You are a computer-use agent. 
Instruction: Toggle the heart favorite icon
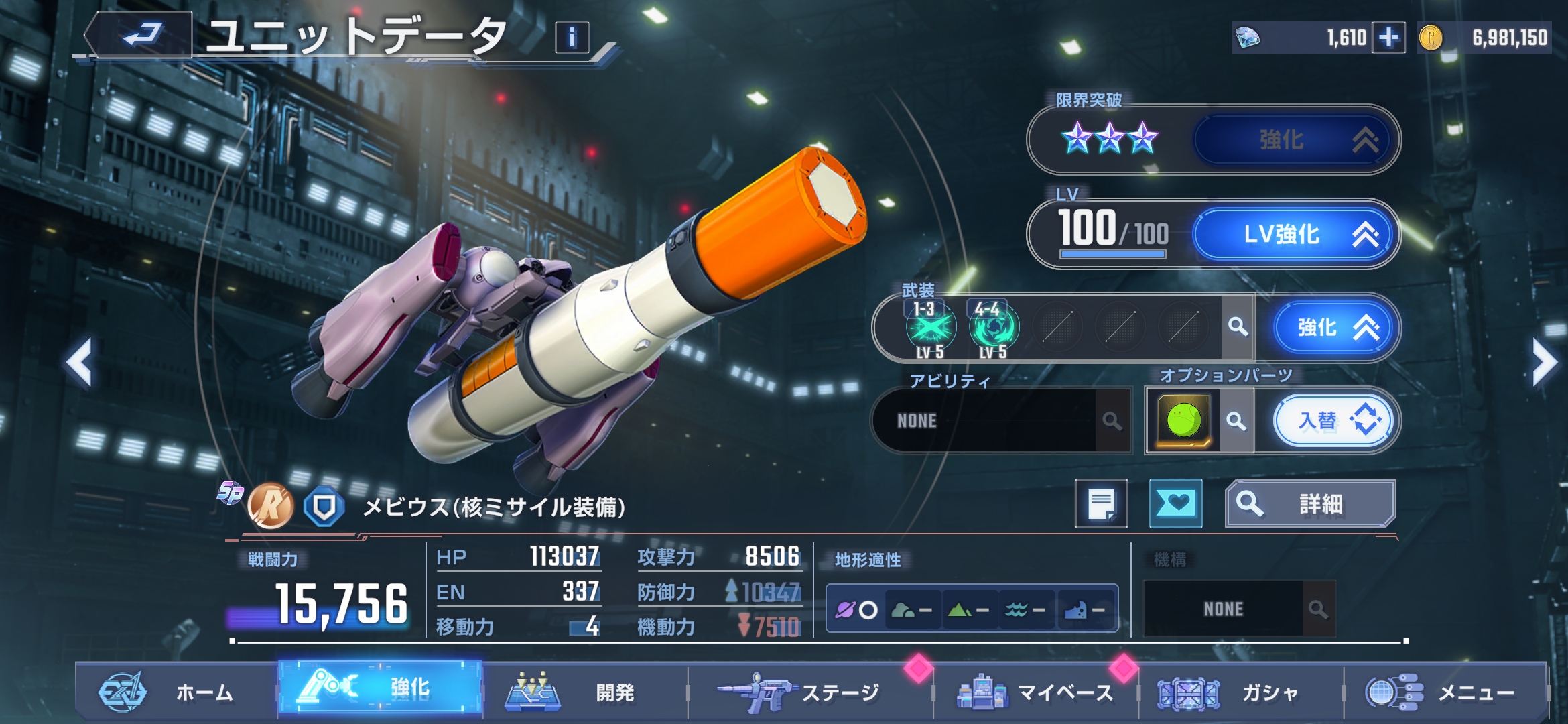pos(1175,503)
